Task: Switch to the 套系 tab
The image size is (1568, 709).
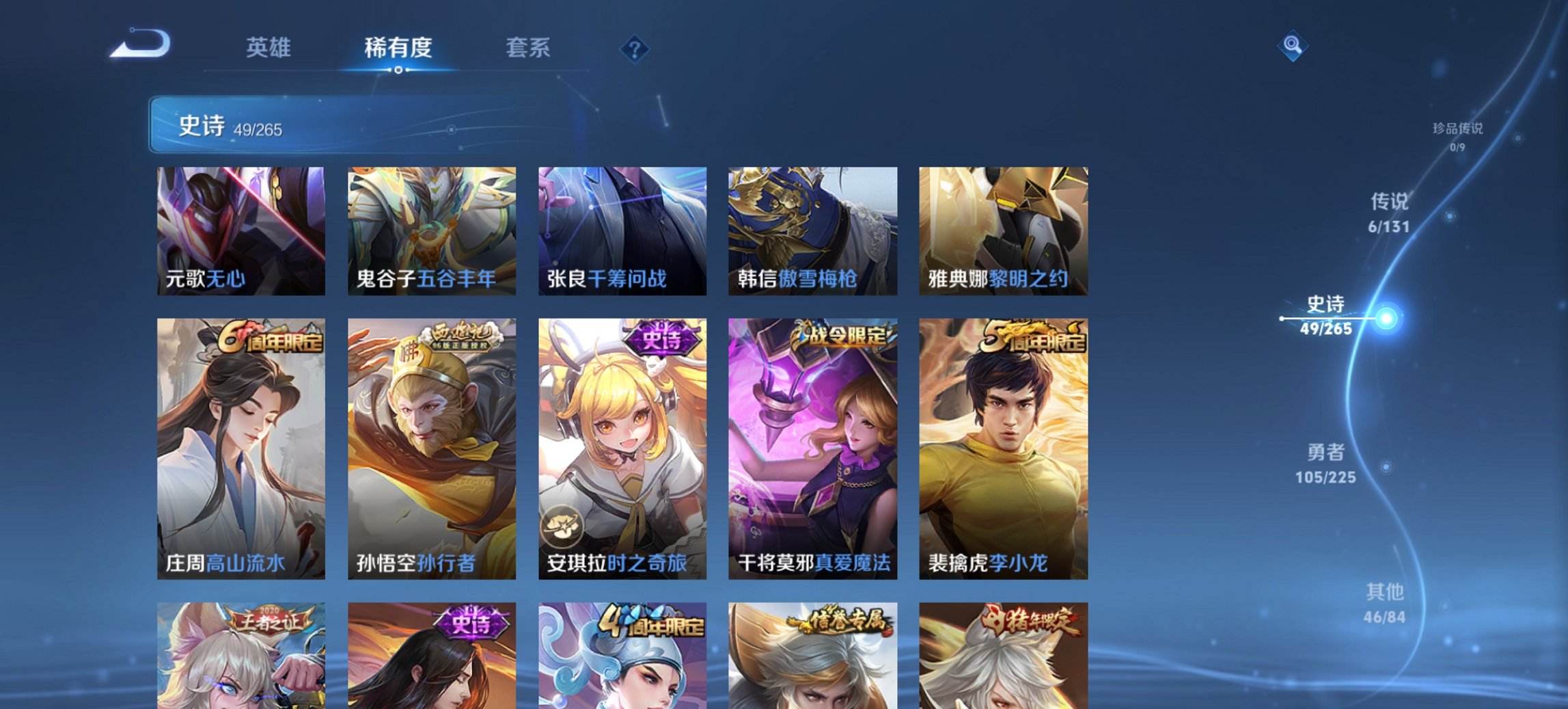Action: (x=528, y=48)
